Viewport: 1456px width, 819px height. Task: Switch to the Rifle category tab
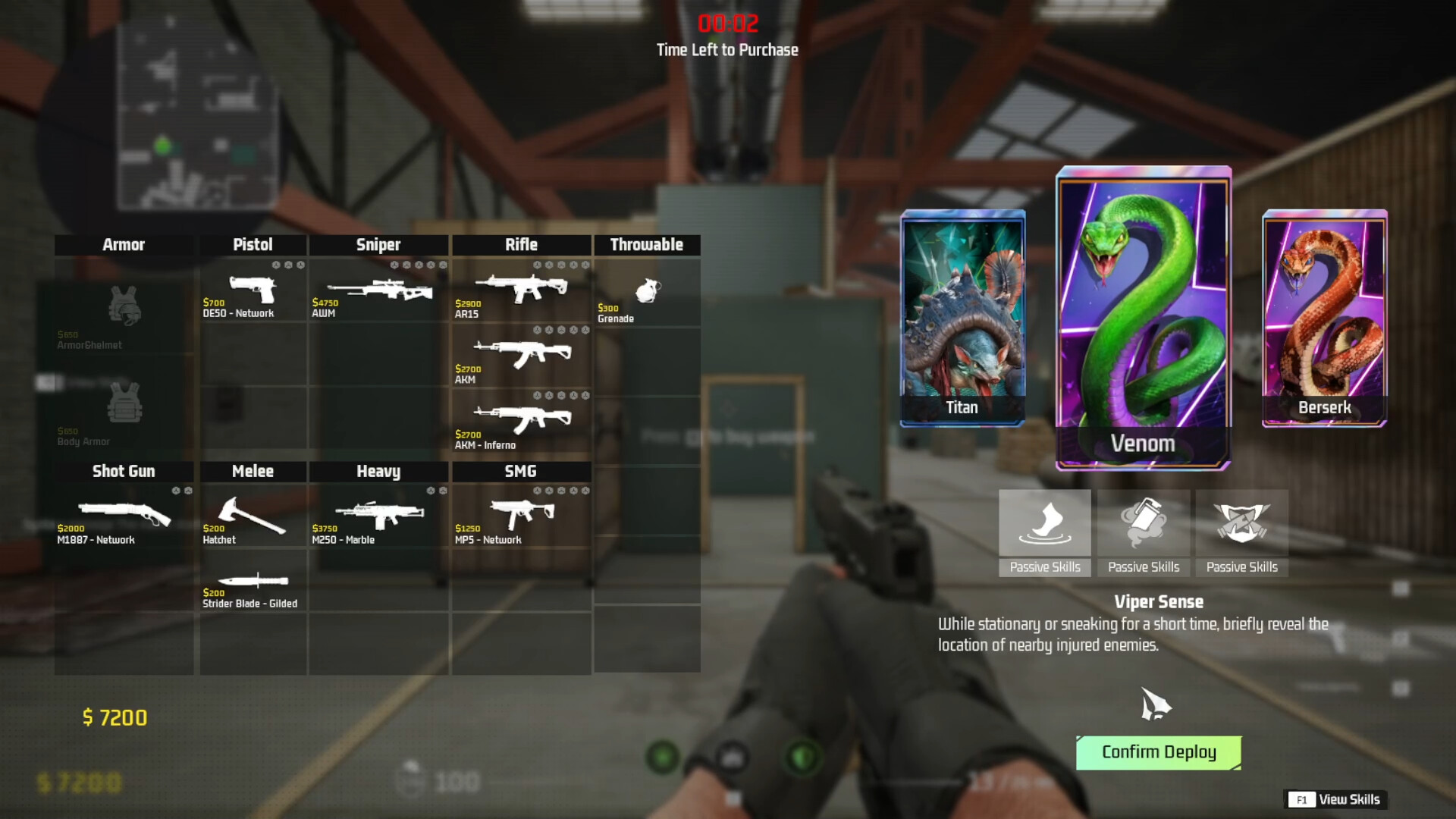point(521,244)
